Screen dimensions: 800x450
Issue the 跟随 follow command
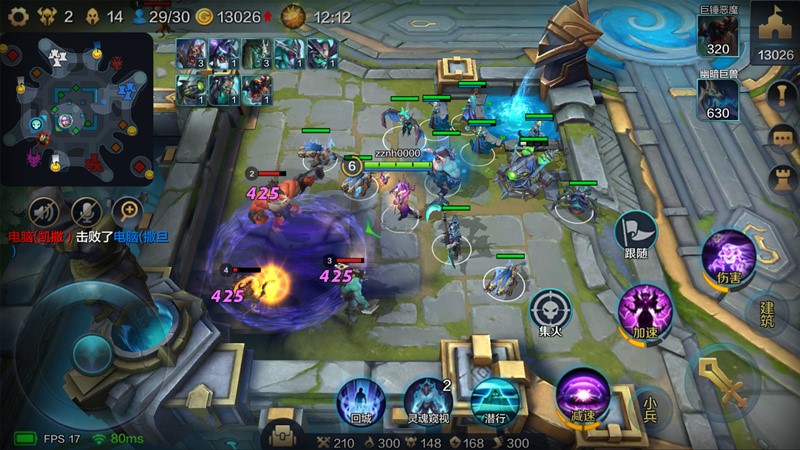pyautogui.click(x=636, y=231)
